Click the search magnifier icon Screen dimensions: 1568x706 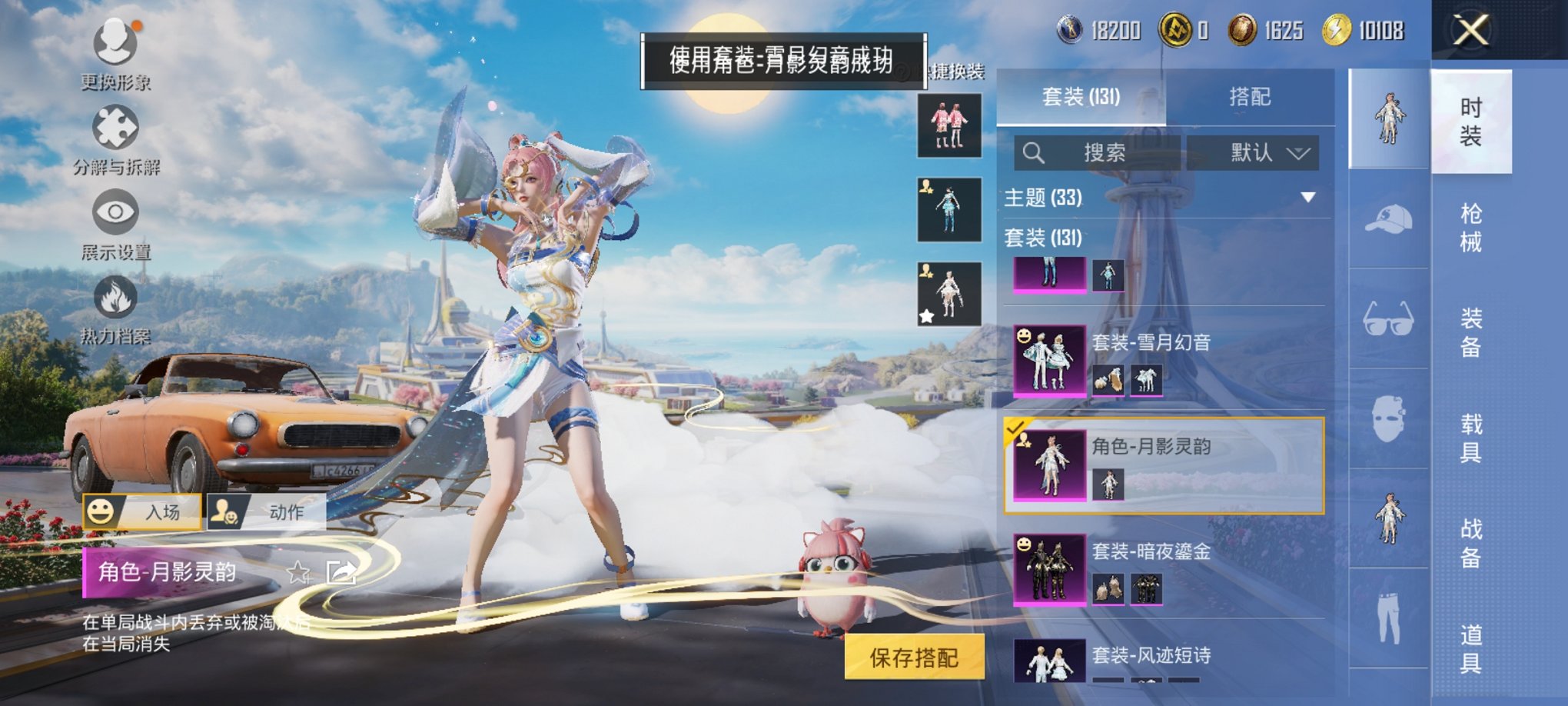point(1034,152)
